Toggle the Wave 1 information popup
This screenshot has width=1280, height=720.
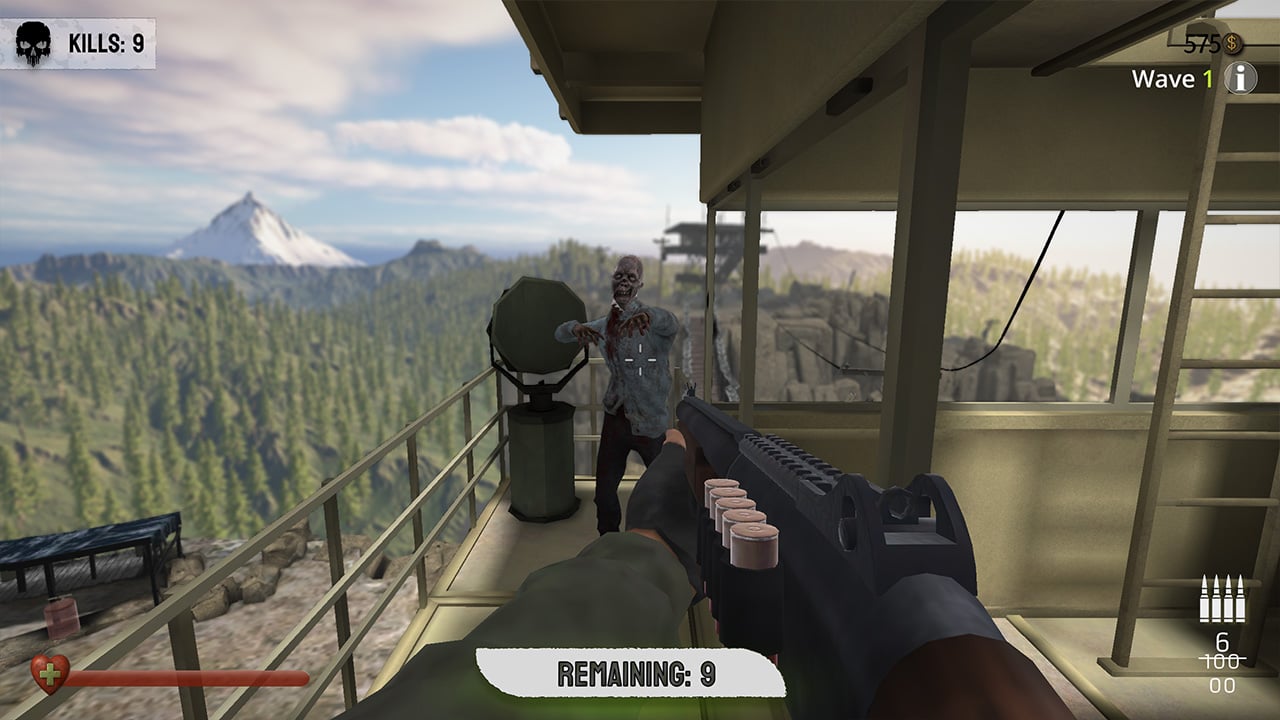coord(1240,76)
